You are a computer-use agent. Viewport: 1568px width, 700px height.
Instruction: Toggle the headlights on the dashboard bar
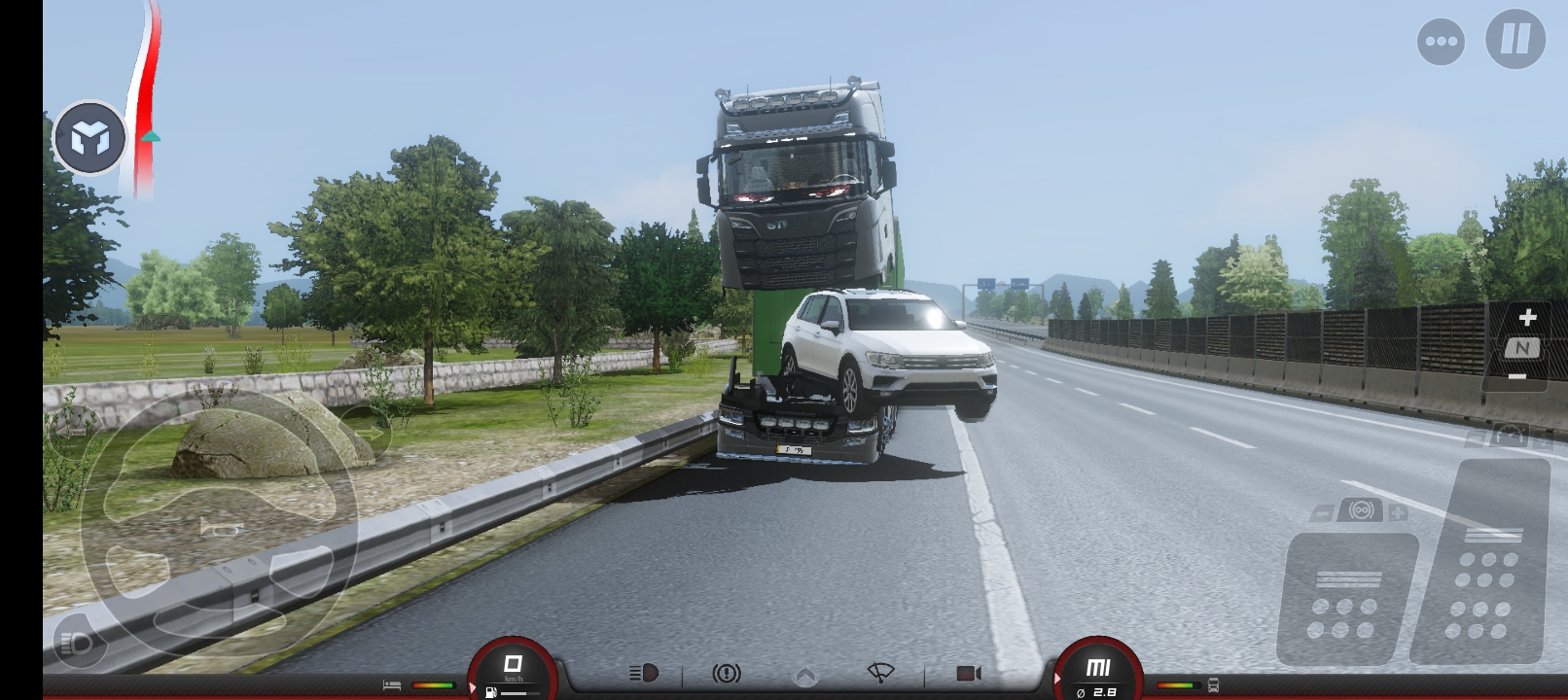[x=643, y=673]
